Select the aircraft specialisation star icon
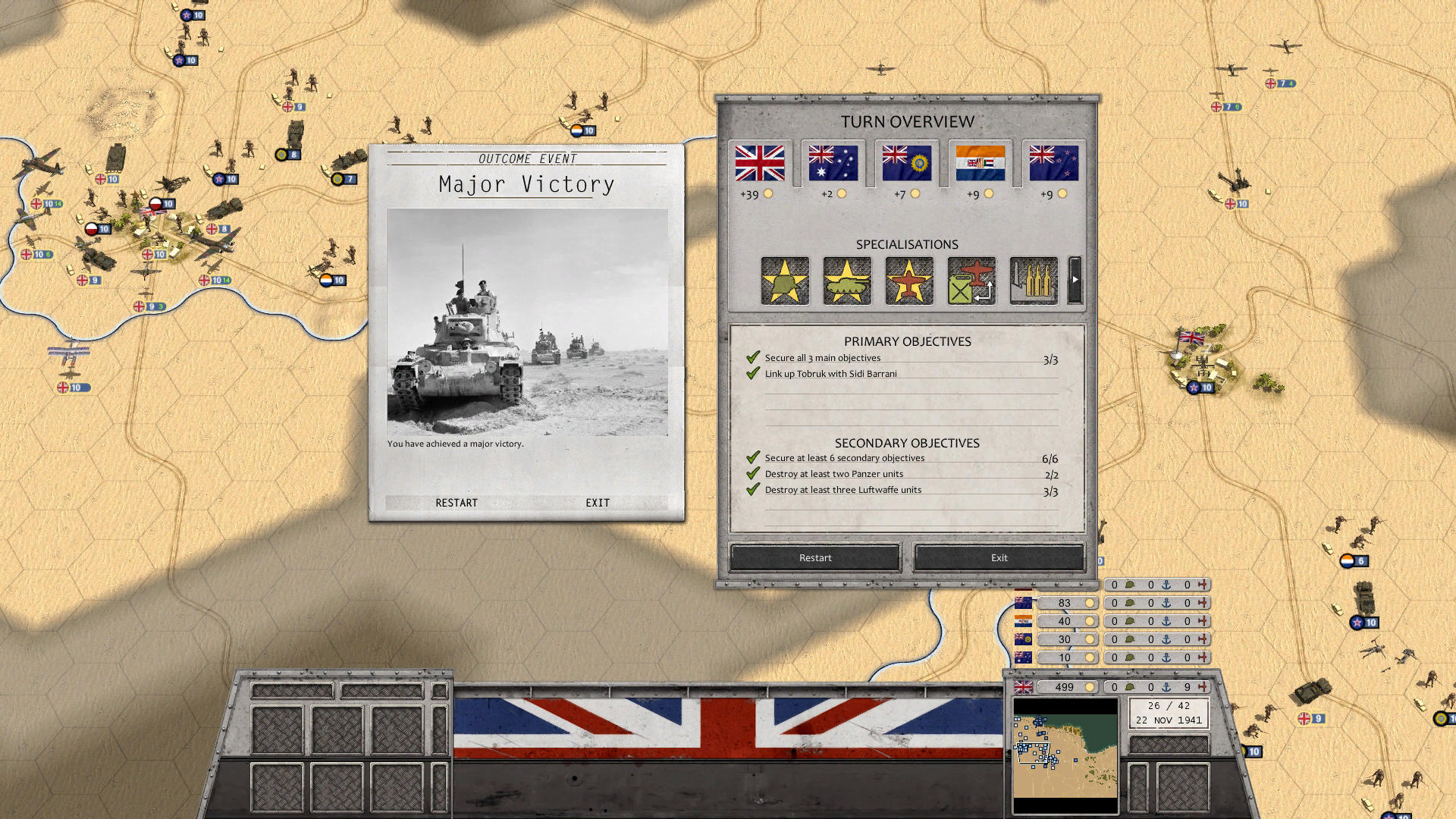Screen dimensions: 1456x819 click(908, 281)
